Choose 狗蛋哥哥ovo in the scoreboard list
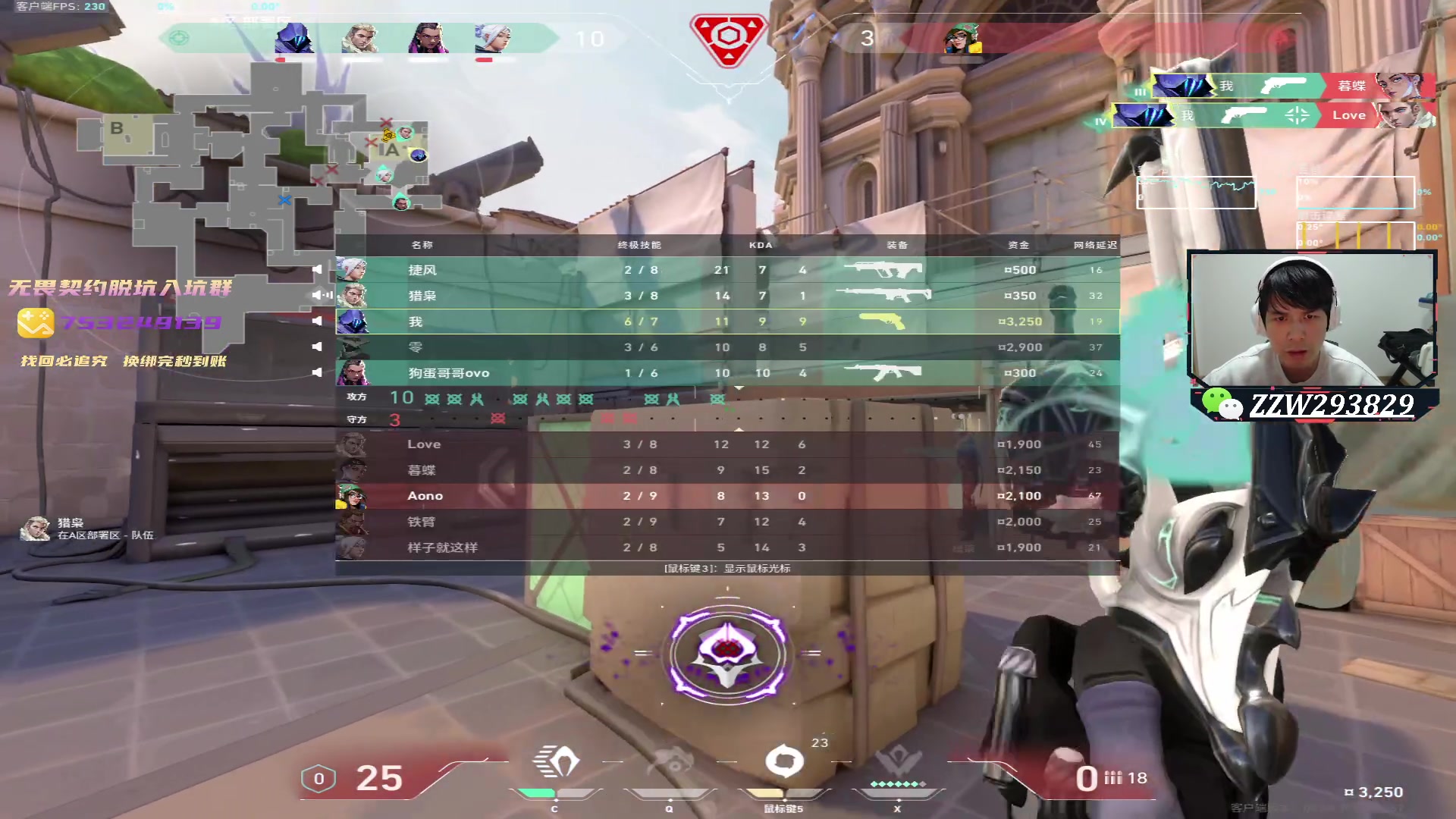The width and height of the screenshot is (1456, 819). click(726, 373)
